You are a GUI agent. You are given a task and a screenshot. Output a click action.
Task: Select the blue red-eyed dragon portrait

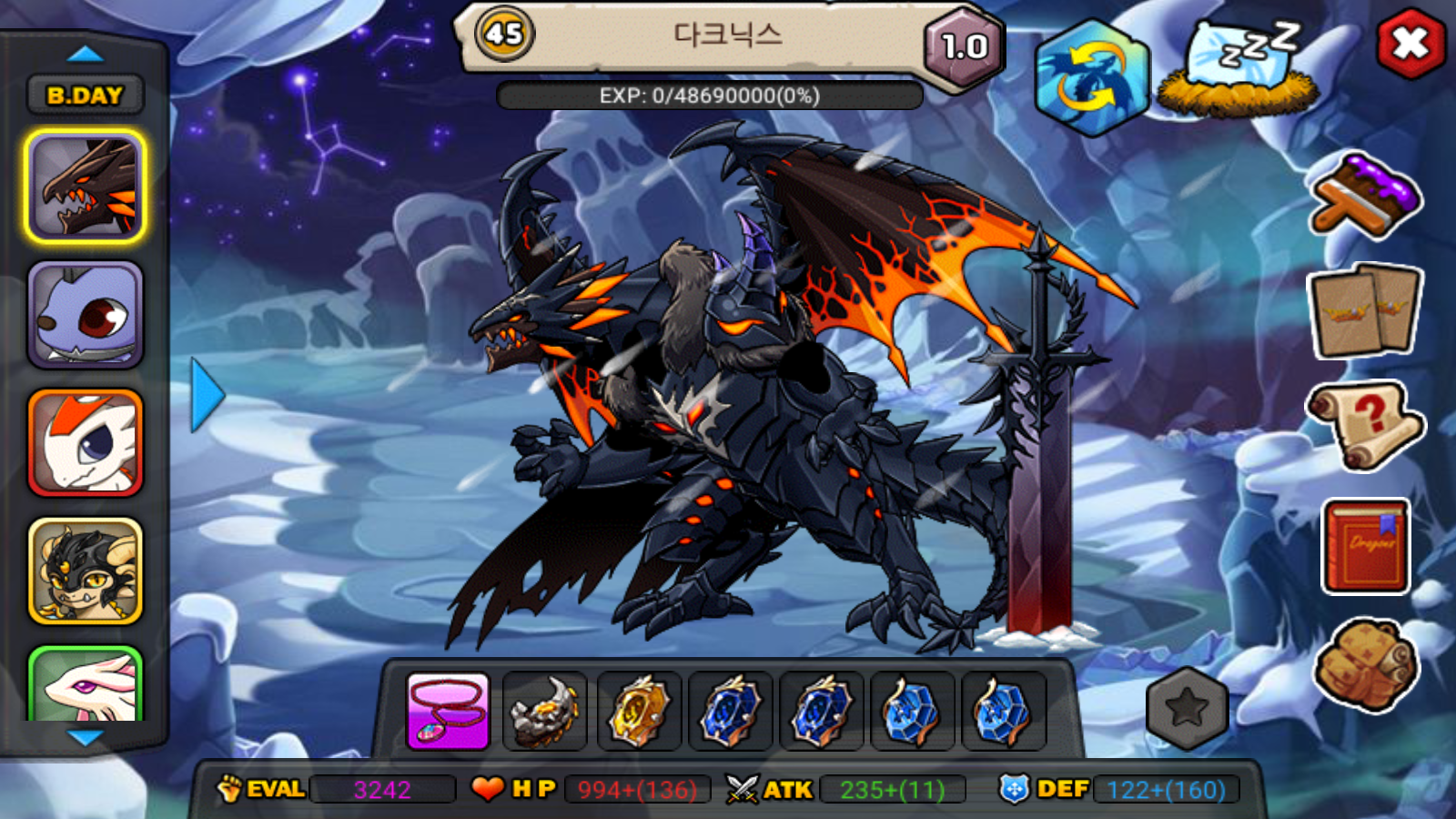(x=86, y=314)
